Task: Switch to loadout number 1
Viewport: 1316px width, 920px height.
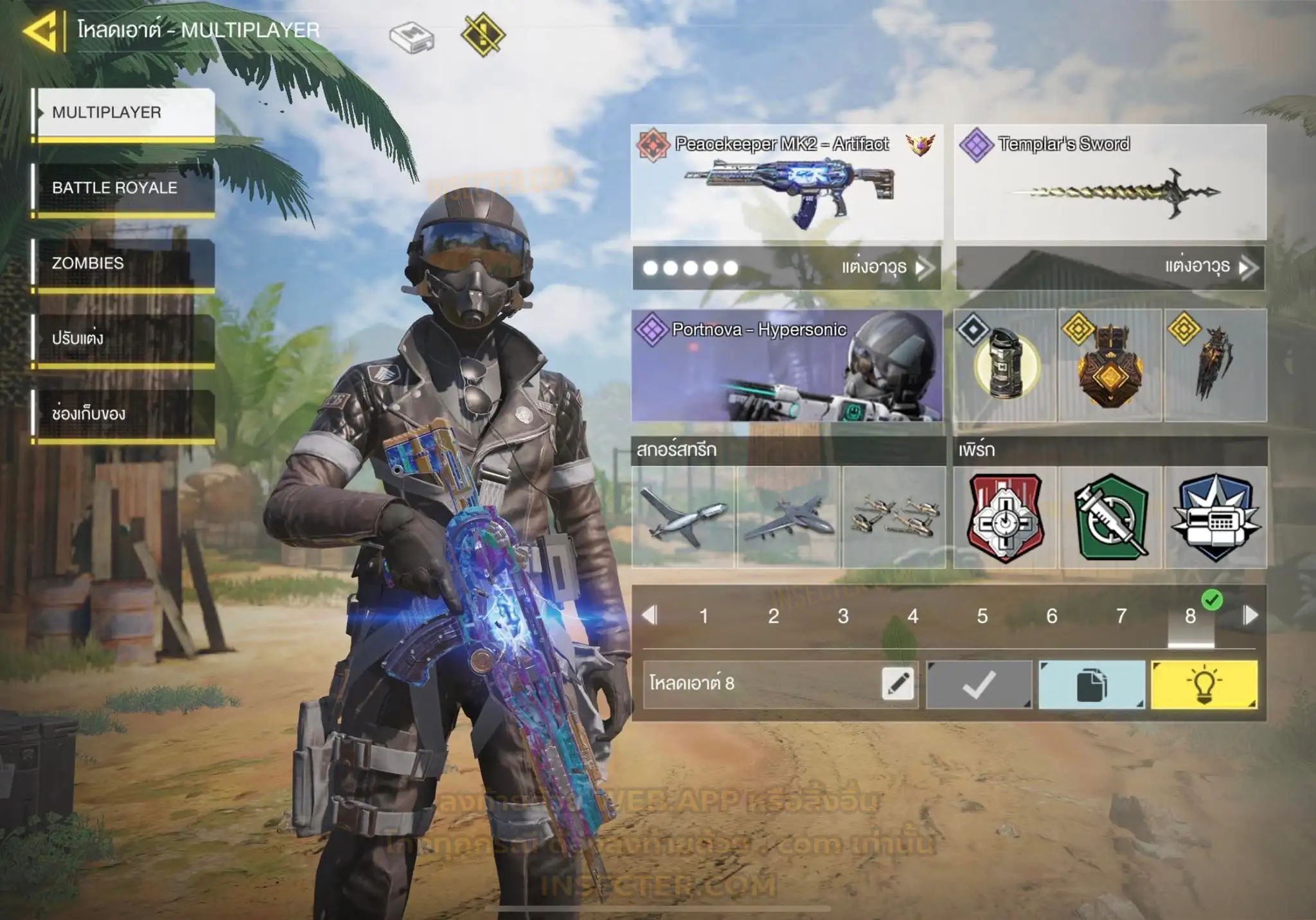Action: 704,616
